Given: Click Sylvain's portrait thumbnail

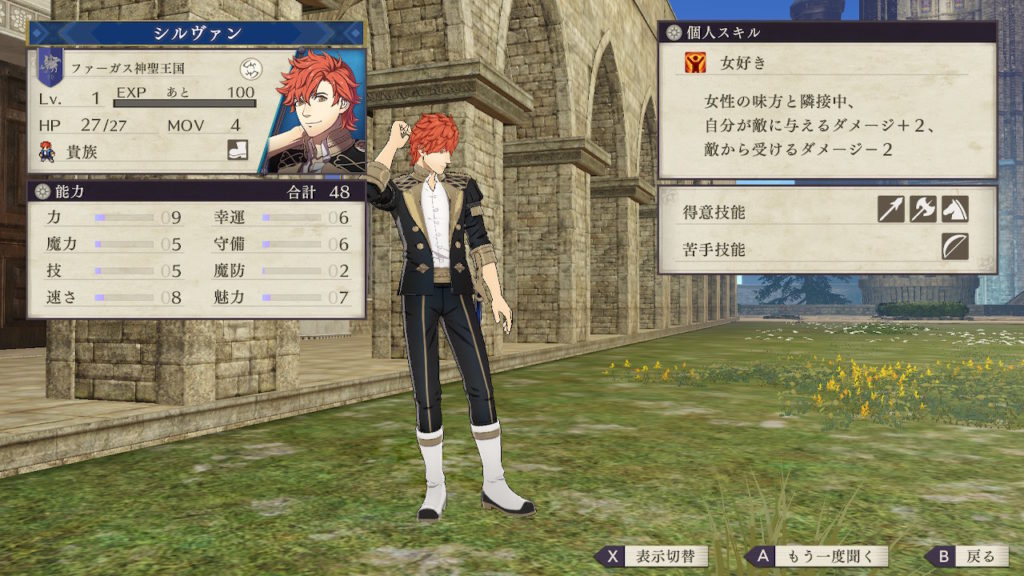Looking at the screenshot, I should 313,110.
